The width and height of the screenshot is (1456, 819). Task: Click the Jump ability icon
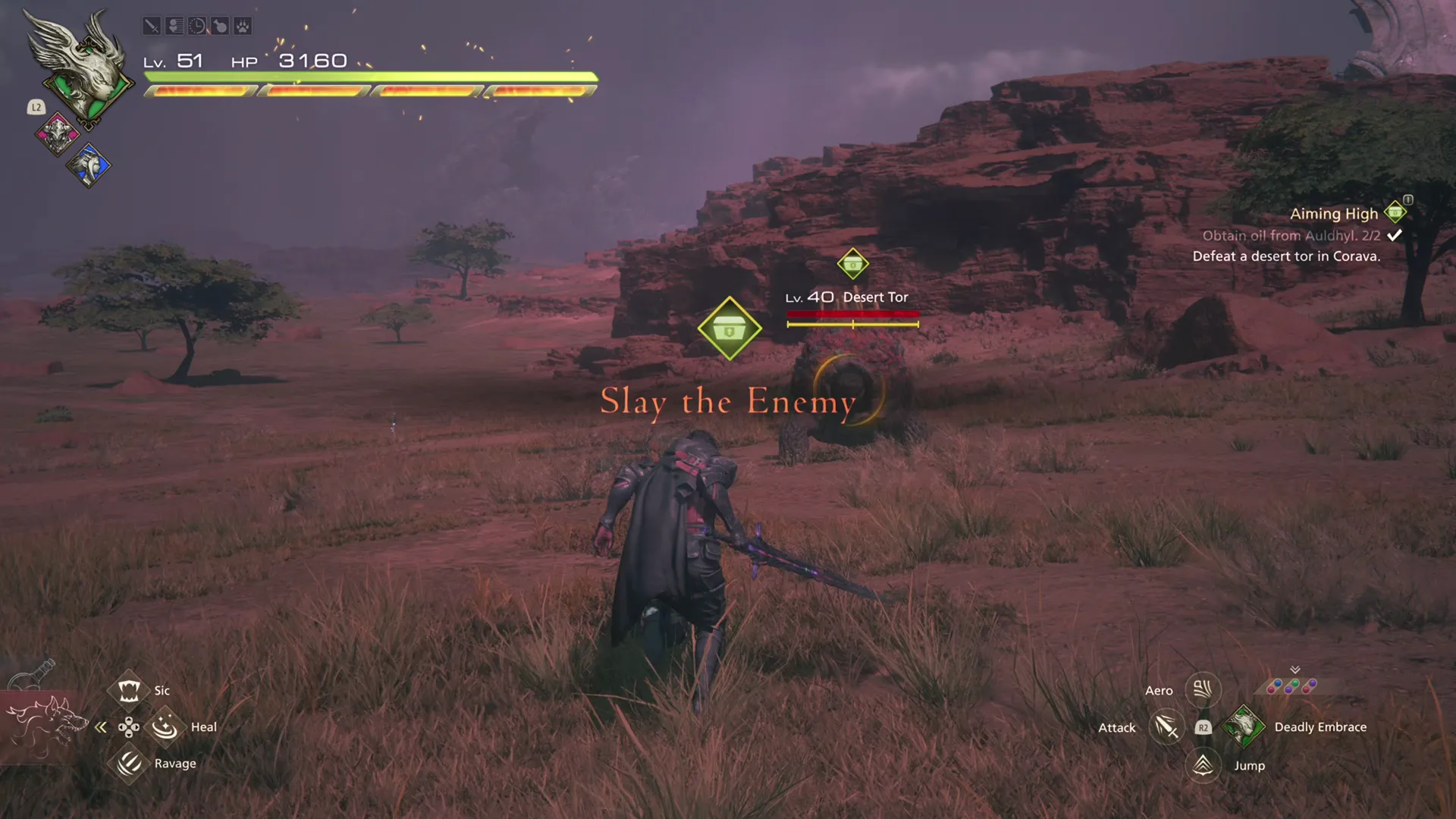[1203, 765]
